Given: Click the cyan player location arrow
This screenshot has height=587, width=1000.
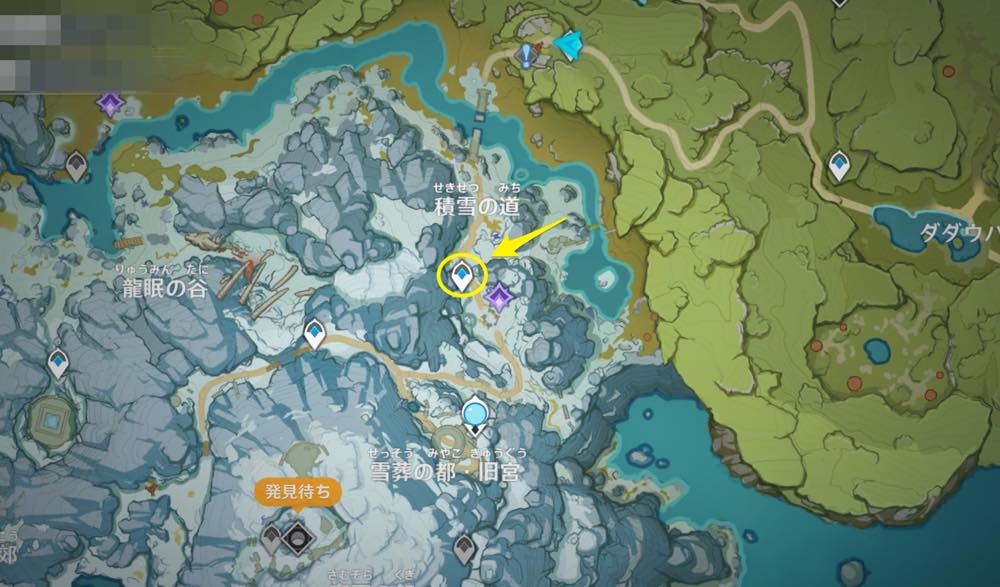Looking at the screenshot, I should tap(569, 45).
